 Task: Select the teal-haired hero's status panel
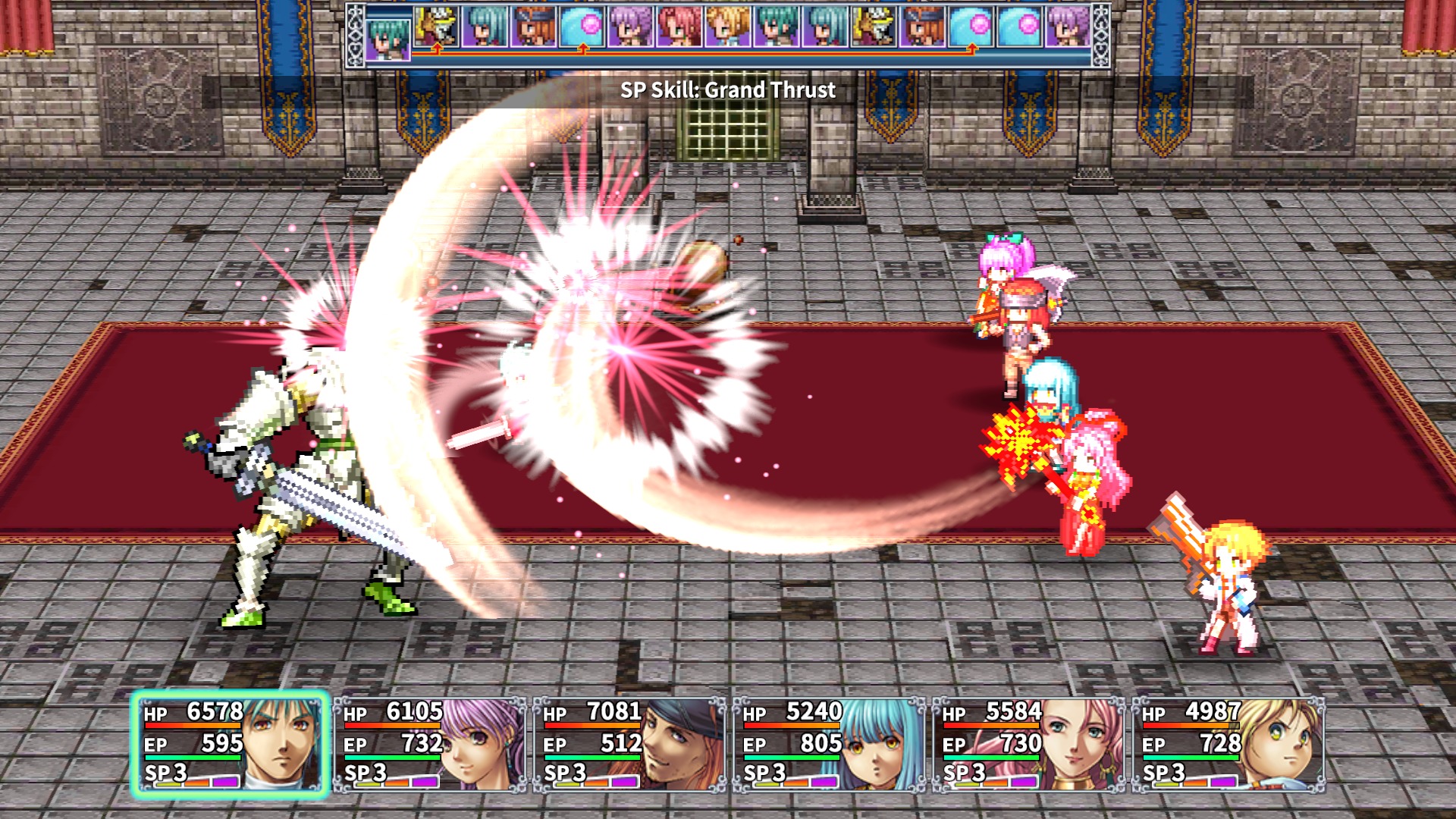[x=231, y=745]
